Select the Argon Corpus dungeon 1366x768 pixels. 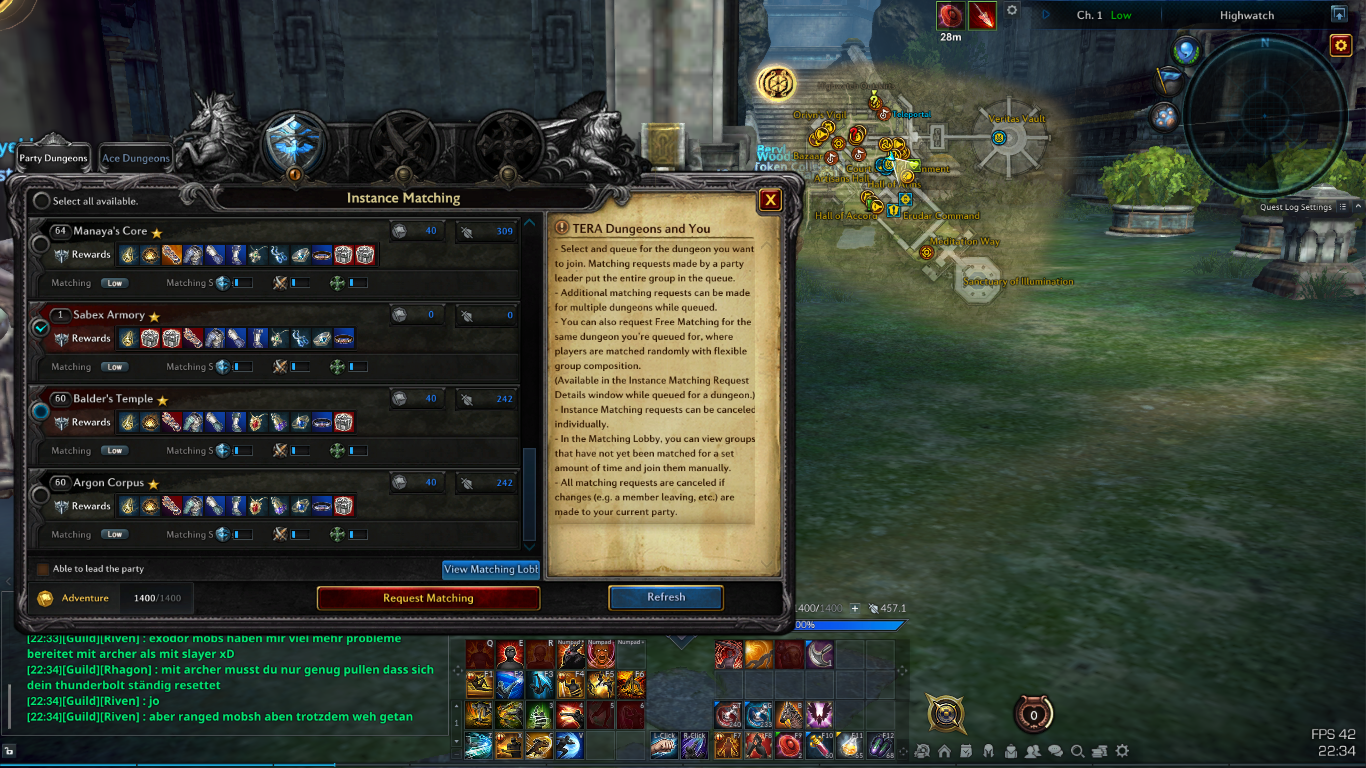coord(41,495)
